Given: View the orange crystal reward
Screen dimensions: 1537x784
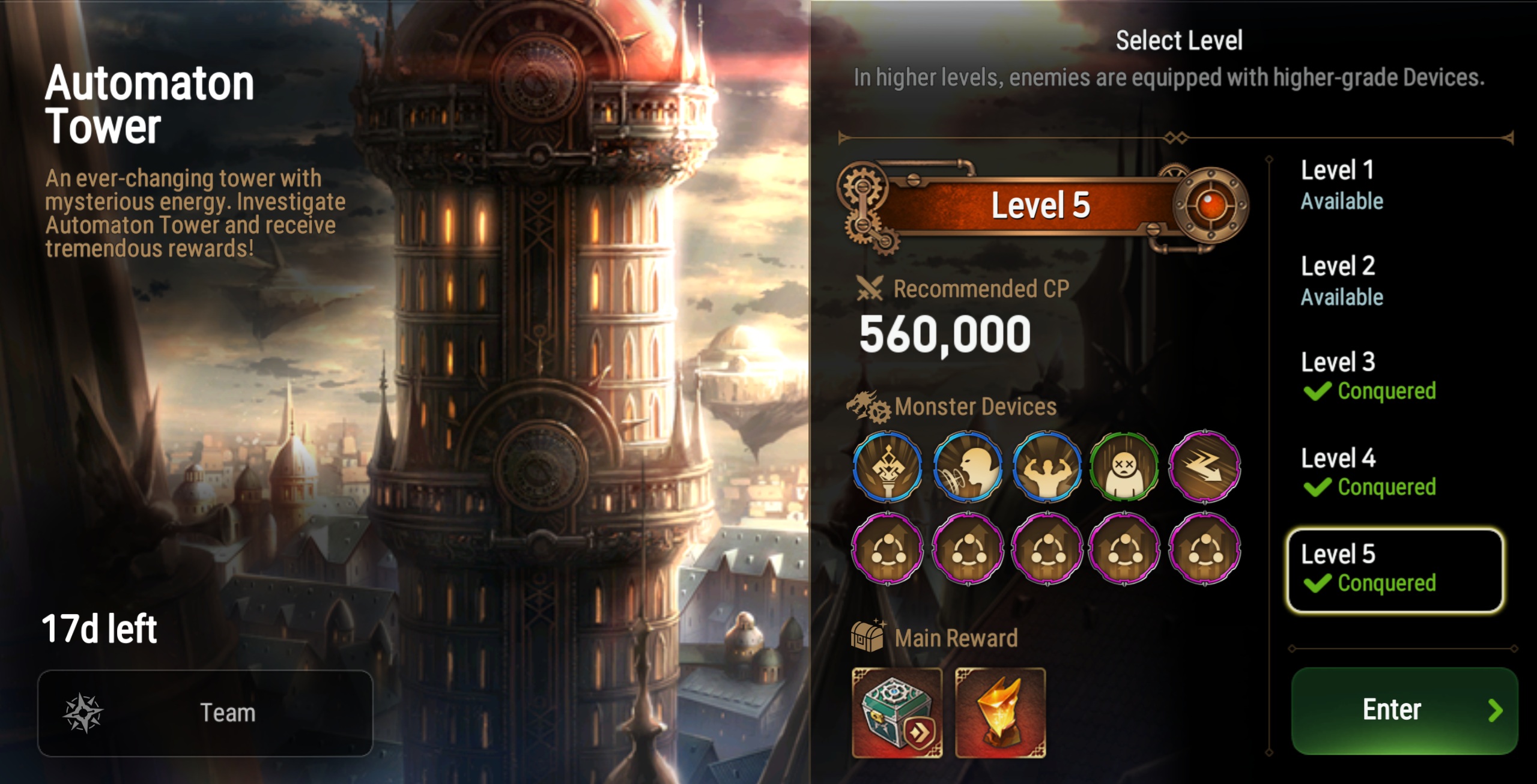Looking at the screenshot, I should (1000, 713).
